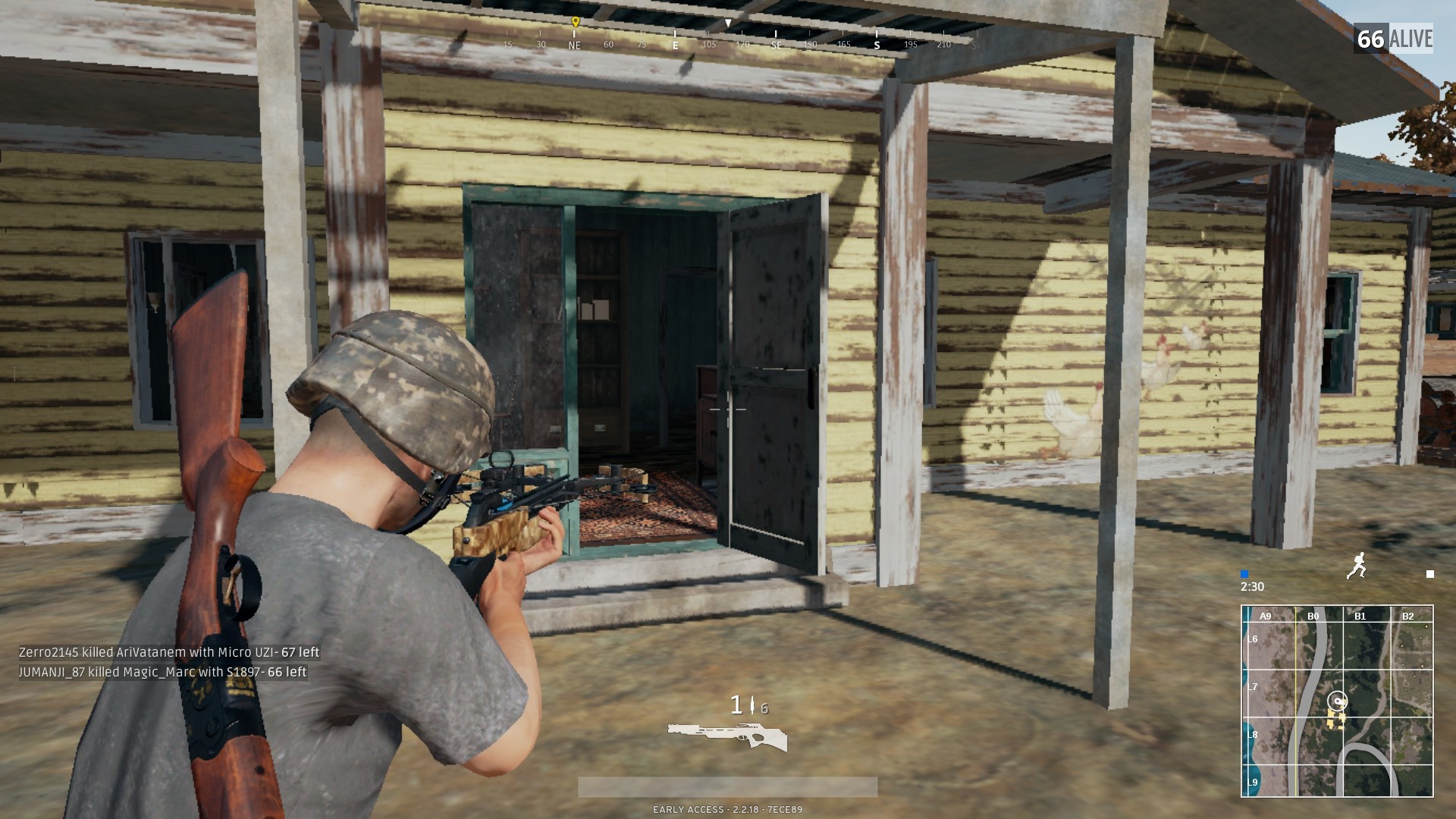This screenshot has width=1456, height=819.
Task: Click grid label A9 on the minimap
Action: 1265,616
